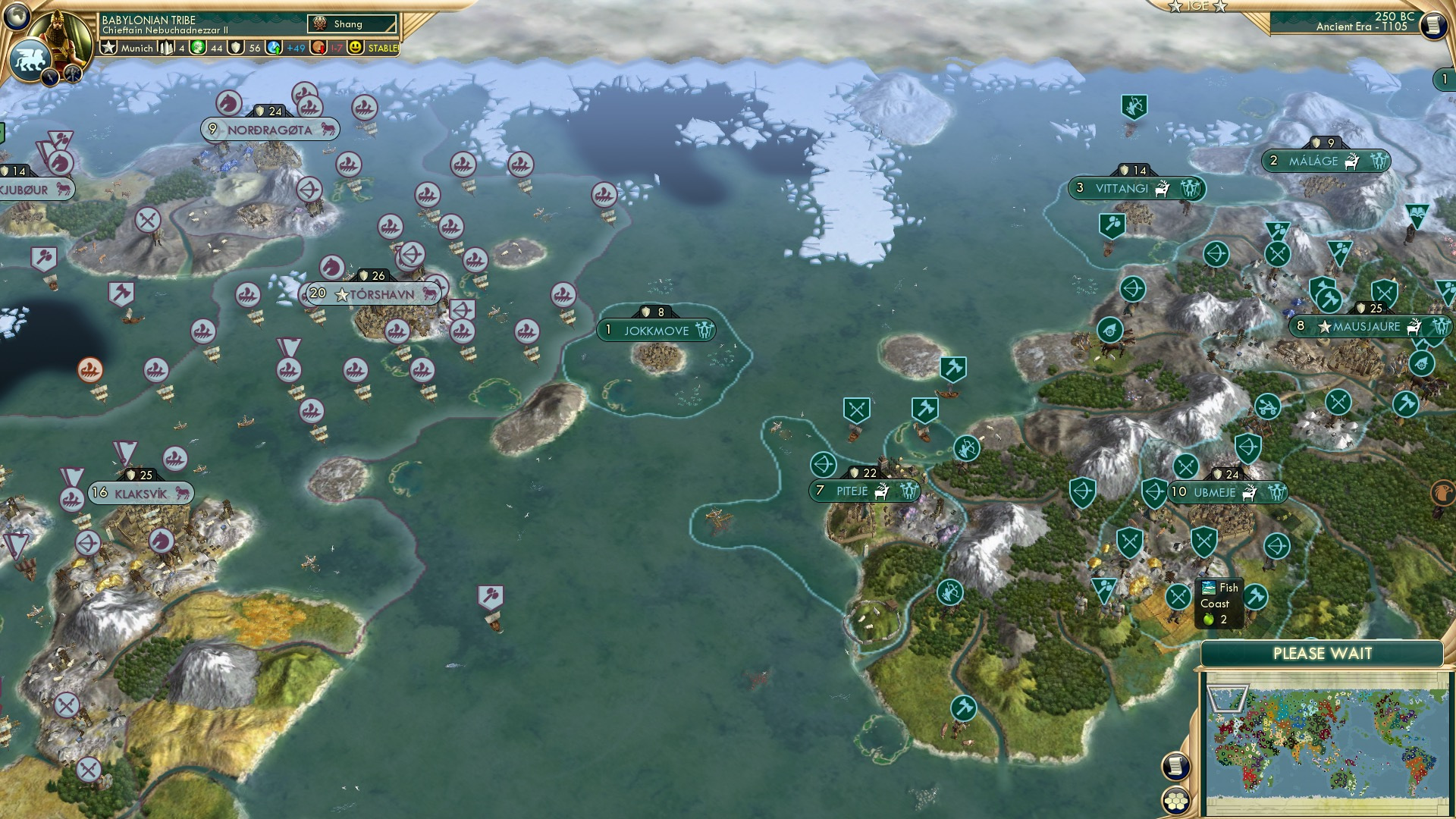1456x819 pixels.
Task: Click the globe icon above the leader portrait
Action: coord(17,15)
